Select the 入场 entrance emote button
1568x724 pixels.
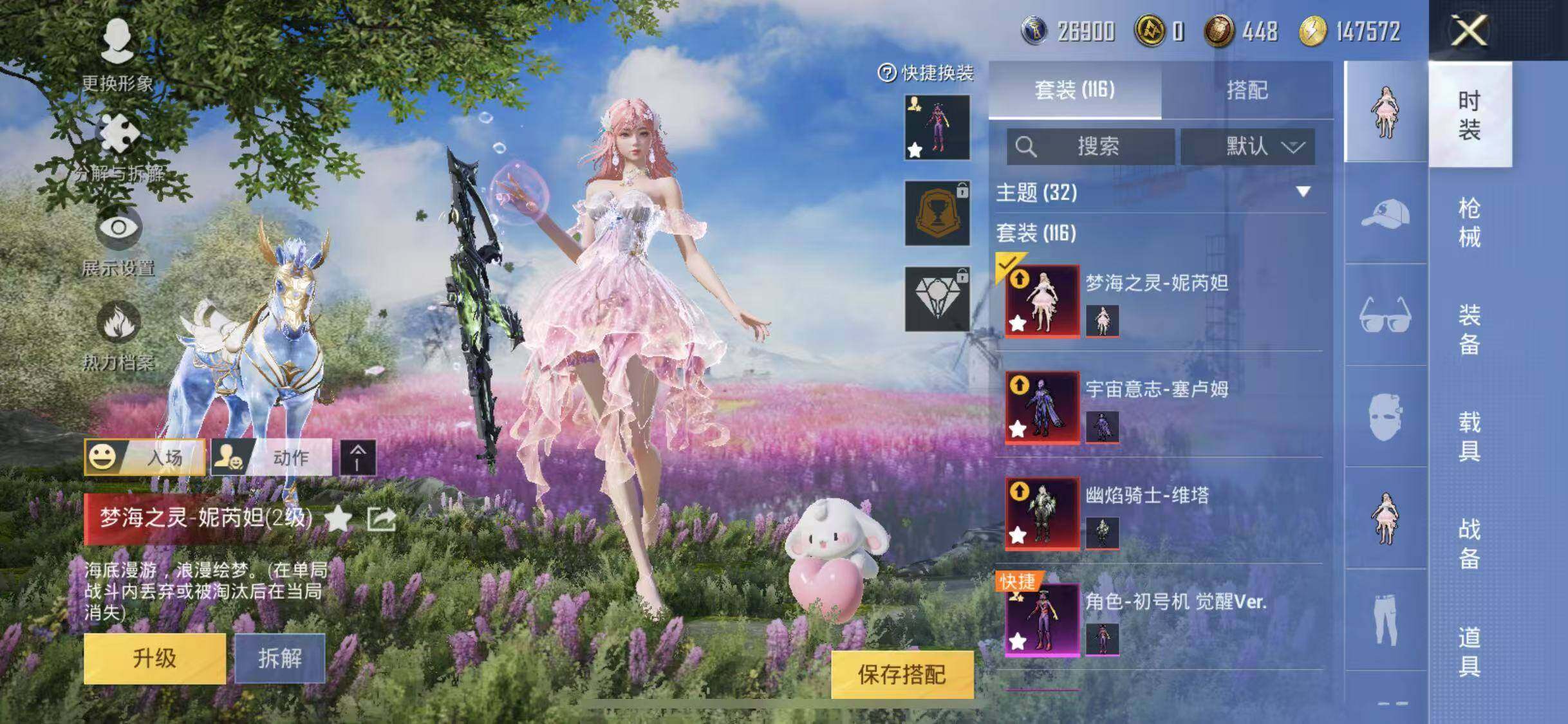click(x=145, y=458)
